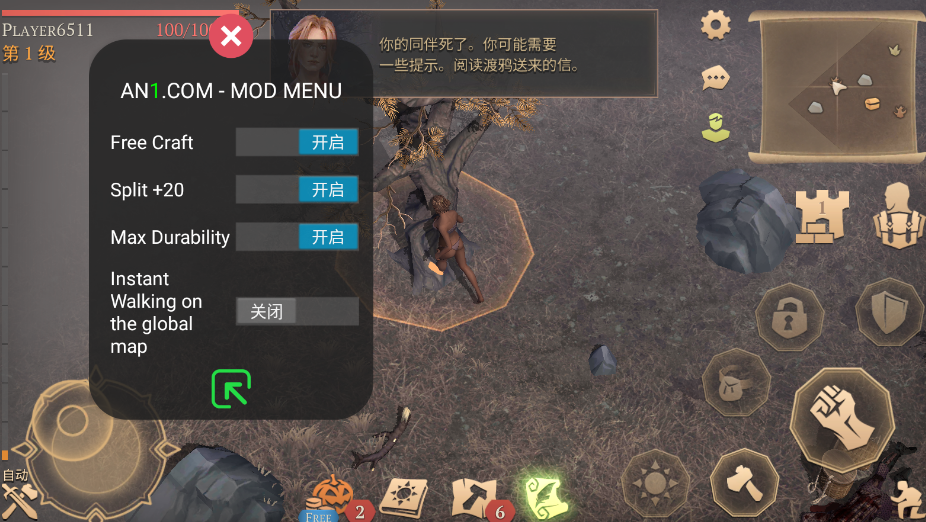The height and width of the screenshot is (522, 926).
Task: Close the mod menu with the red X
Action: [x=231, y=38]
